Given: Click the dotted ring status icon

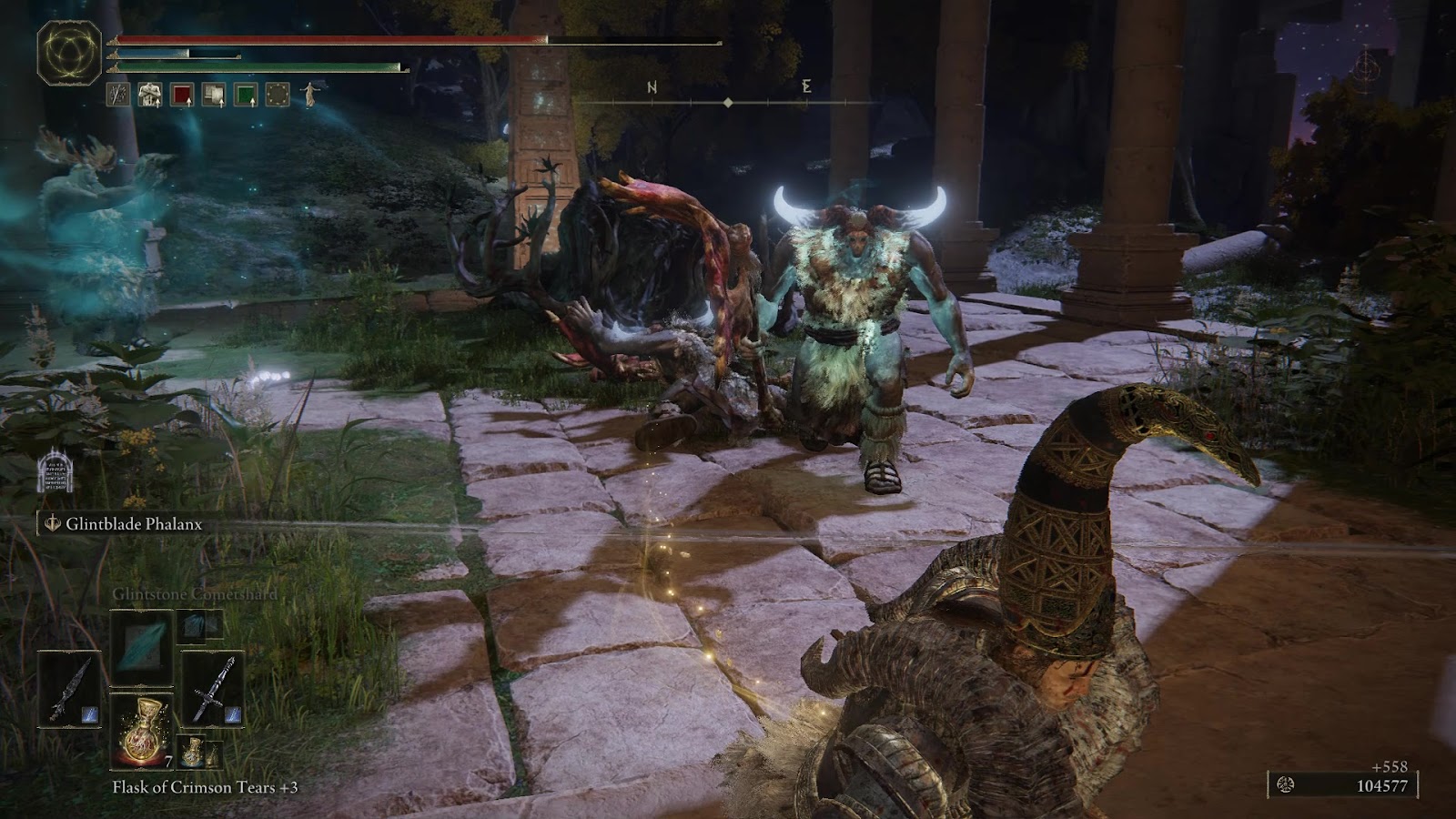Looking at the screenshot, I should [x=278, y=95].
